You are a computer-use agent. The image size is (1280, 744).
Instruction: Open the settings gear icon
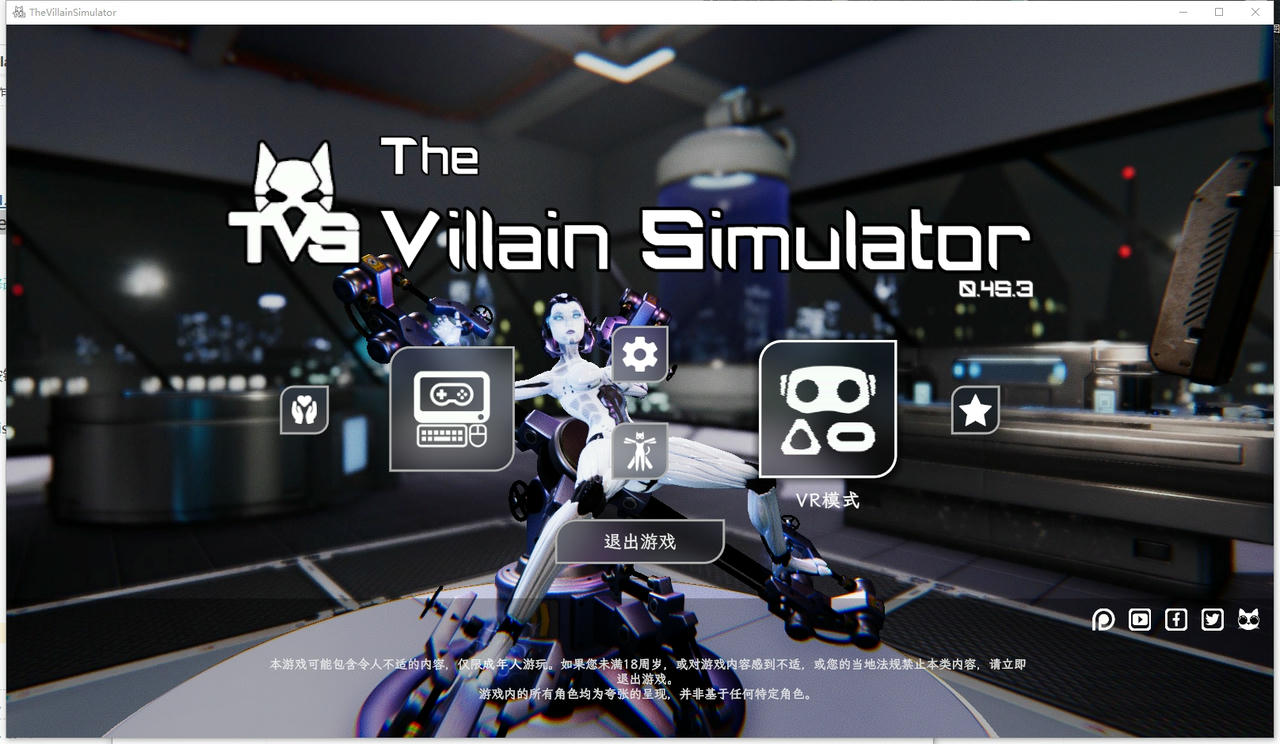click(638, 352)
